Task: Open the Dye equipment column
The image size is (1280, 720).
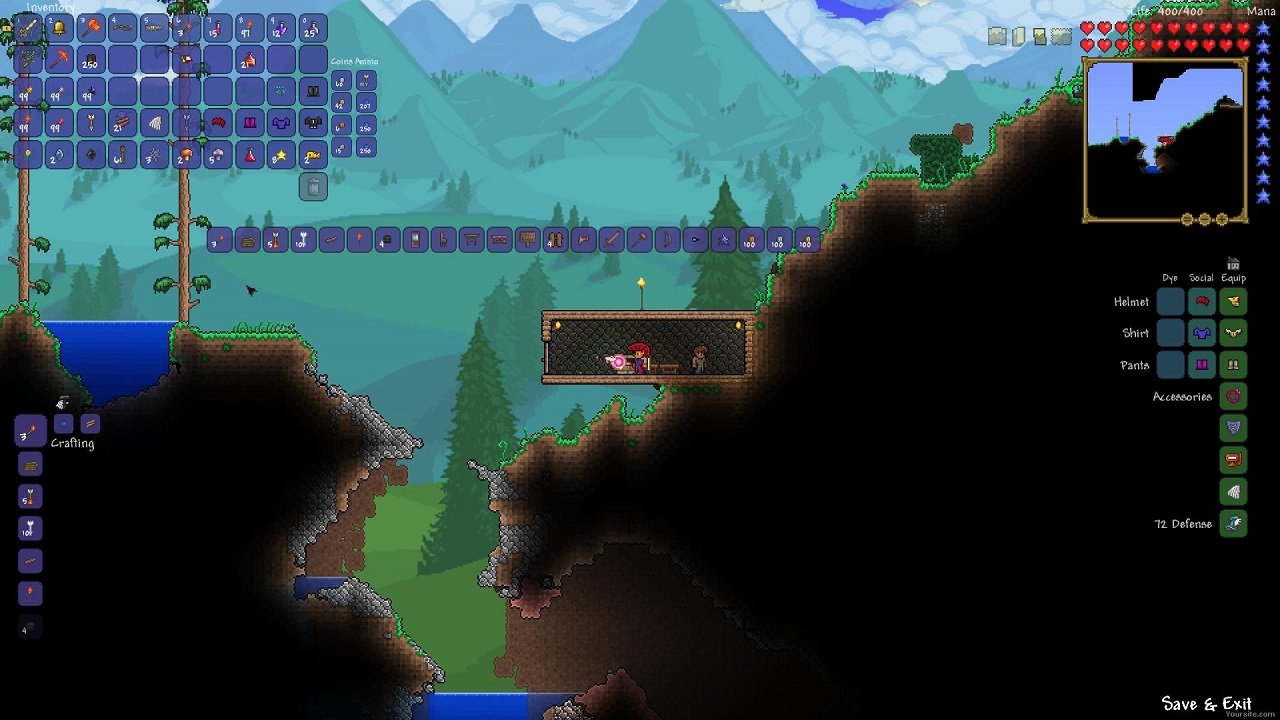Action: [x=1171, y=277]
